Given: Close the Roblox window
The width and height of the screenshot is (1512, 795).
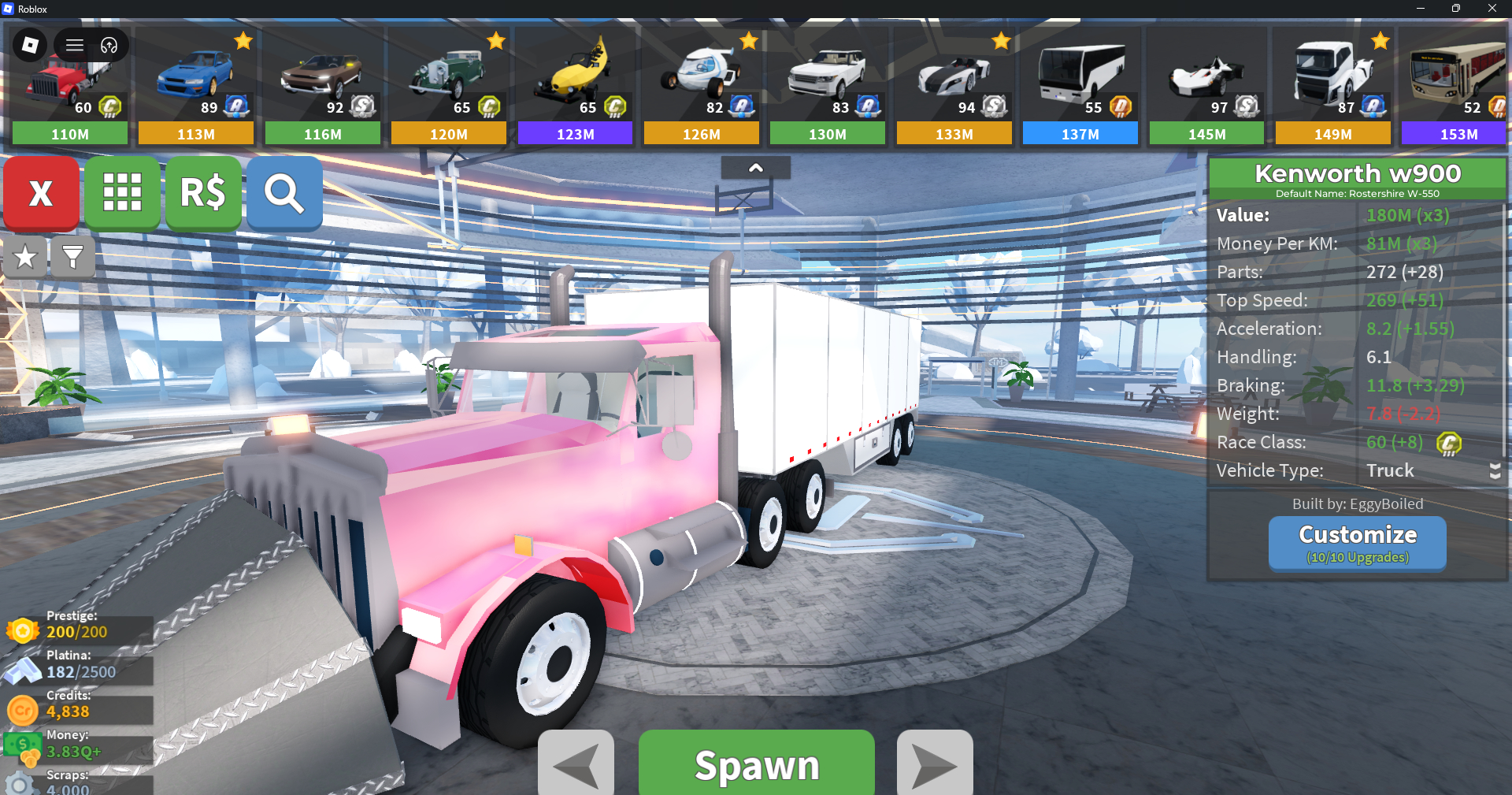Looking at the screenshot, I should coord(1492,9).
